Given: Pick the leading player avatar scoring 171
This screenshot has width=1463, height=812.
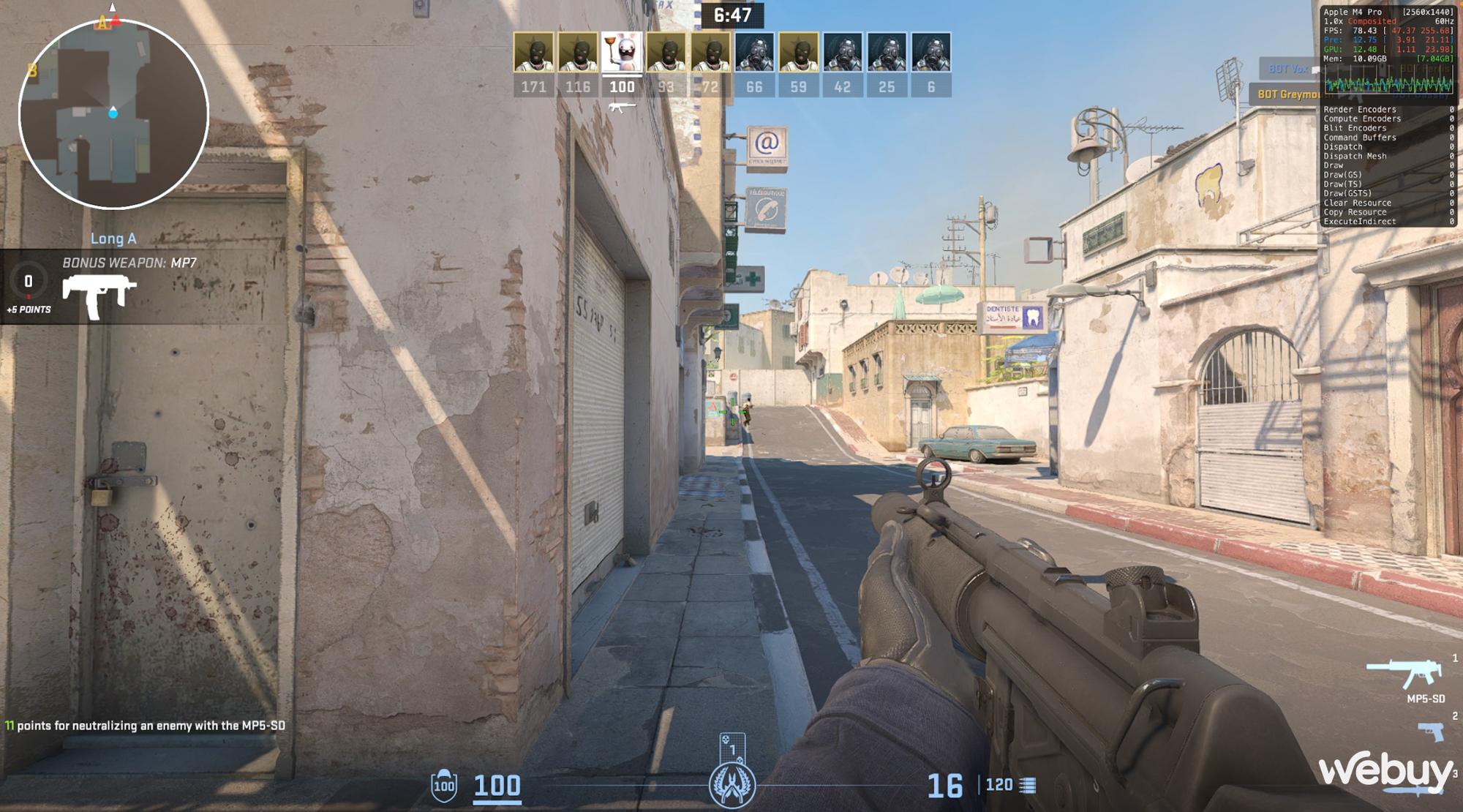Looking at the screenshot, I should click(533, 53).
